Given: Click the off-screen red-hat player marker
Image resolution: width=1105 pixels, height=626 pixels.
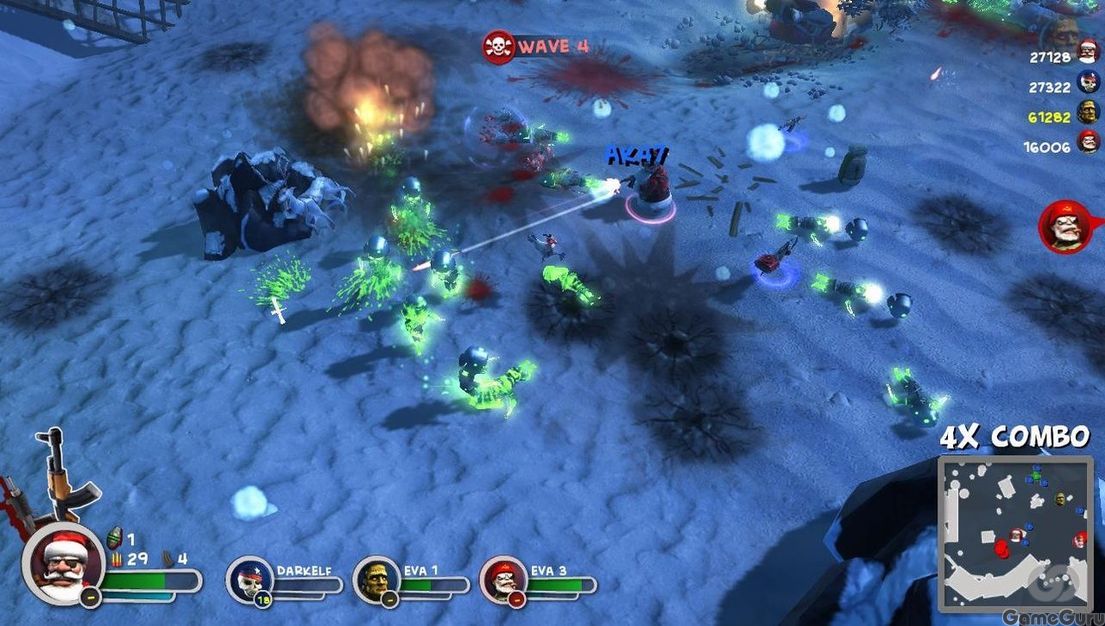Looking at the screenshot, I should (x=1065, y=226).
